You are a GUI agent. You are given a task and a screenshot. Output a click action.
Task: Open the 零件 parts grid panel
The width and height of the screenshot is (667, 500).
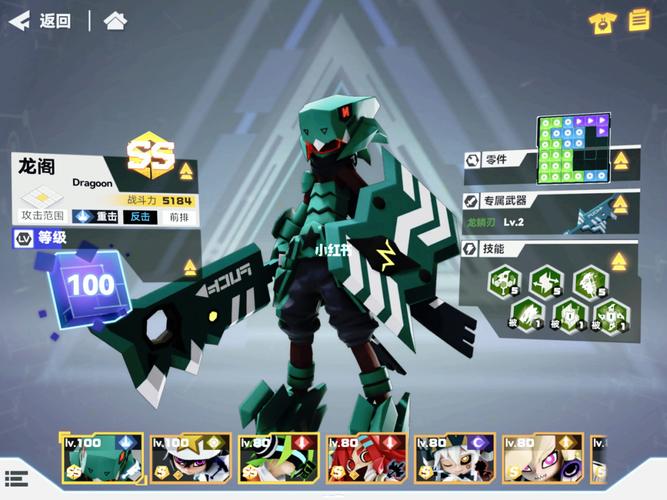[x=574, y=149]
